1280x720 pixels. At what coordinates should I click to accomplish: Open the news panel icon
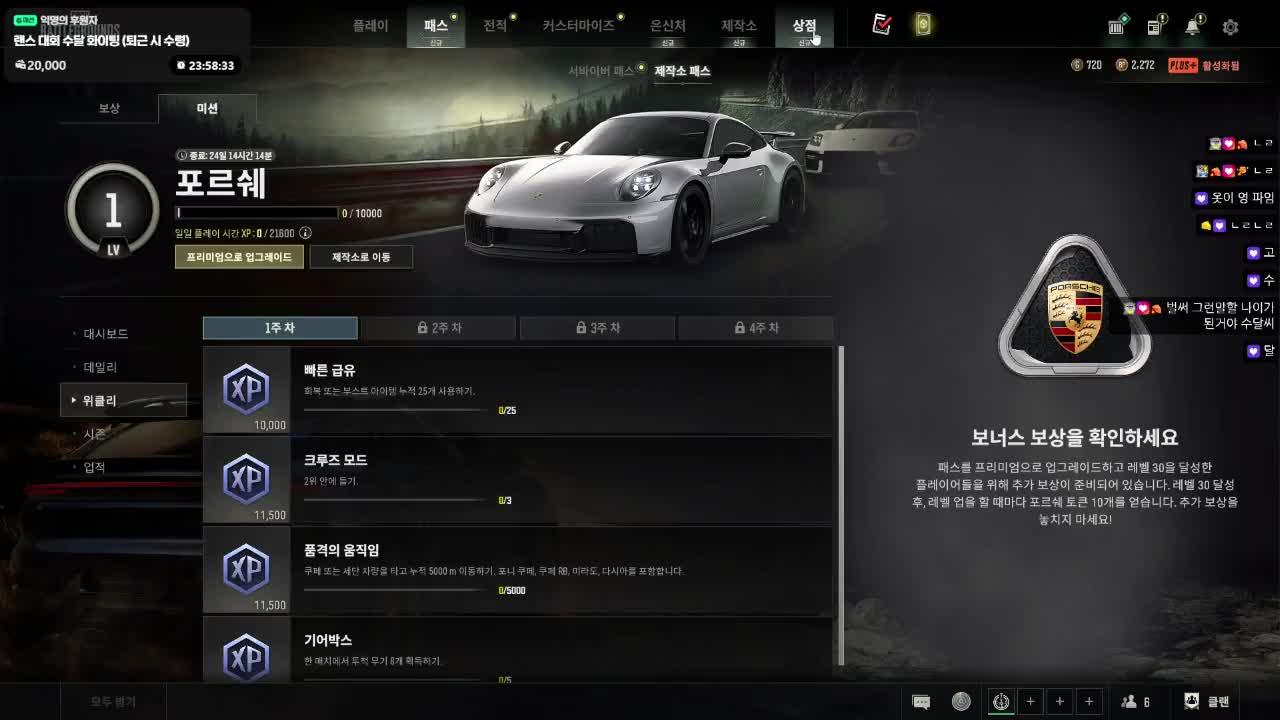(1154, 28)
